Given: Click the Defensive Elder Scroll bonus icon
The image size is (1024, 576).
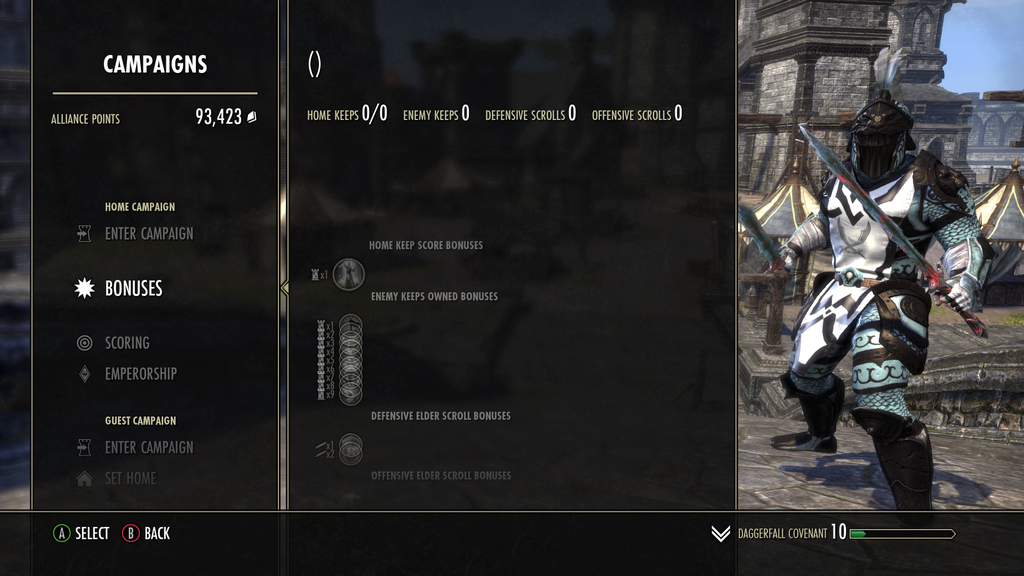Looking at the screenshot, I should pos(350,449).
